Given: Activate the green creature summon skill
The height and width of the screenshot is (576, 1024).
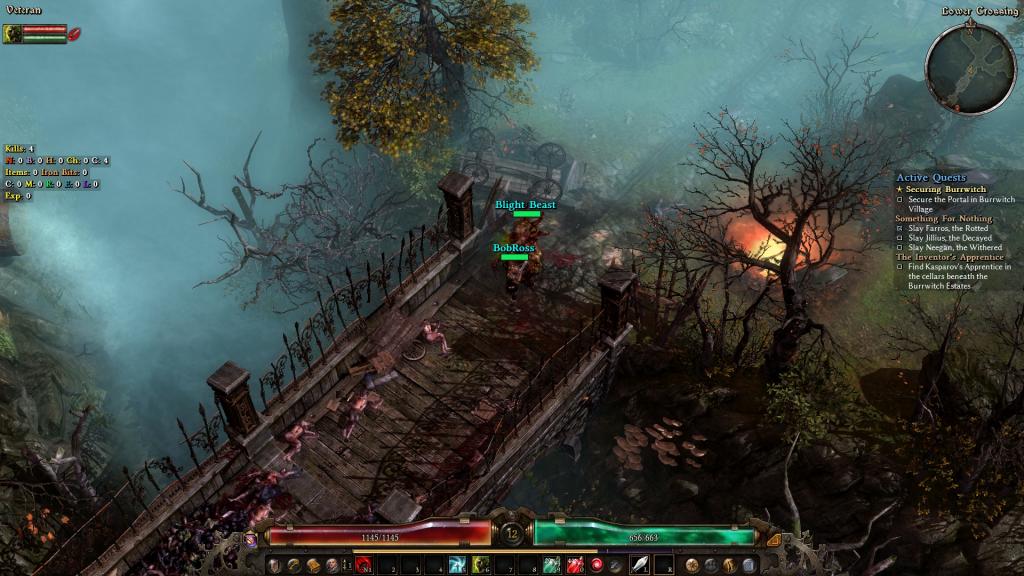Looking at the screenshot, I should coord(480,566).
